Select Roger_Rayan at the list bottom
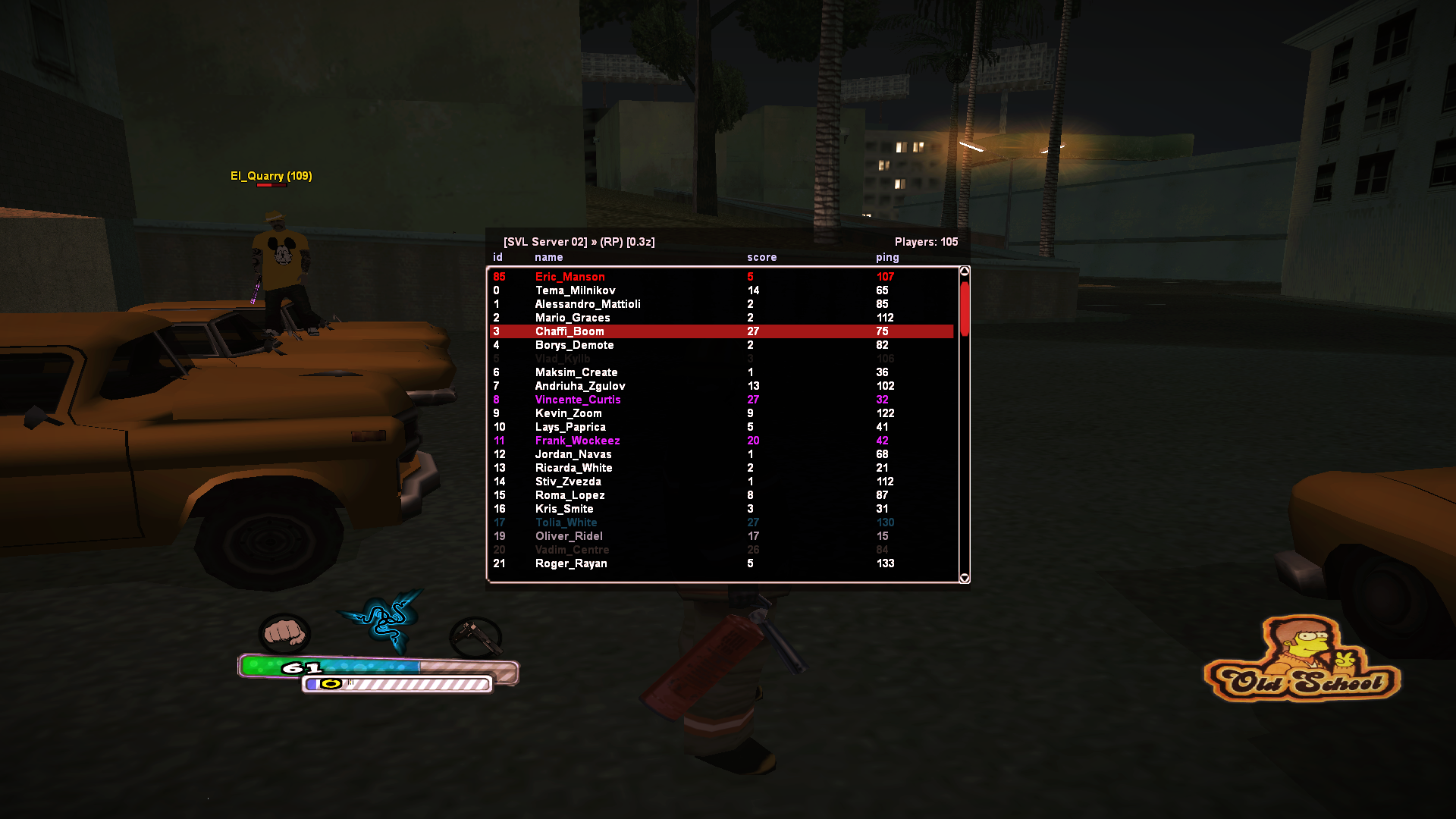 coord(571,563)
